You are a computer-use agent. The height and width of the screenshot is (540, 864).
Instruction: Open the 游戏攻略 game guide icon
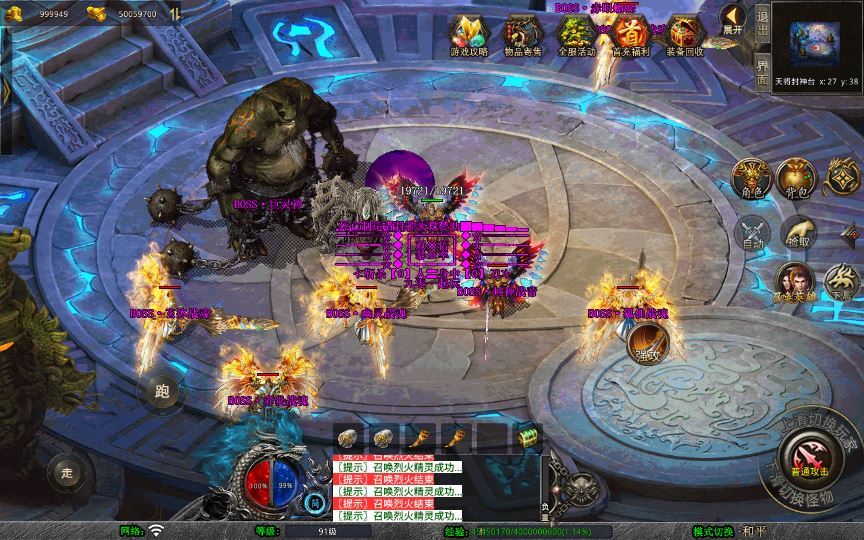click(x=468, y=32)
